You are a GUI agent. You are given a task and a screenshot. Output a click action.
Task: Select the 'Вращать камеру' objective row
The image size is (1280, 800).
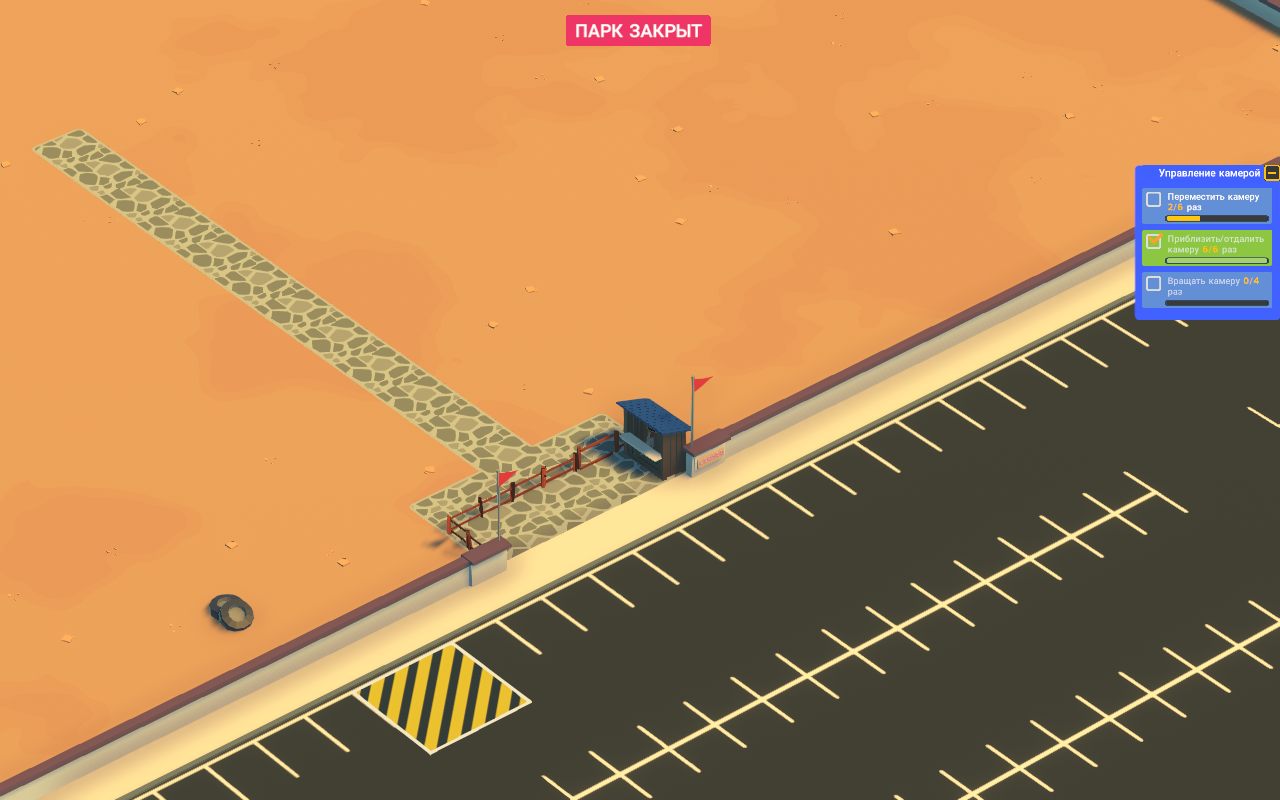[1207, 288]
